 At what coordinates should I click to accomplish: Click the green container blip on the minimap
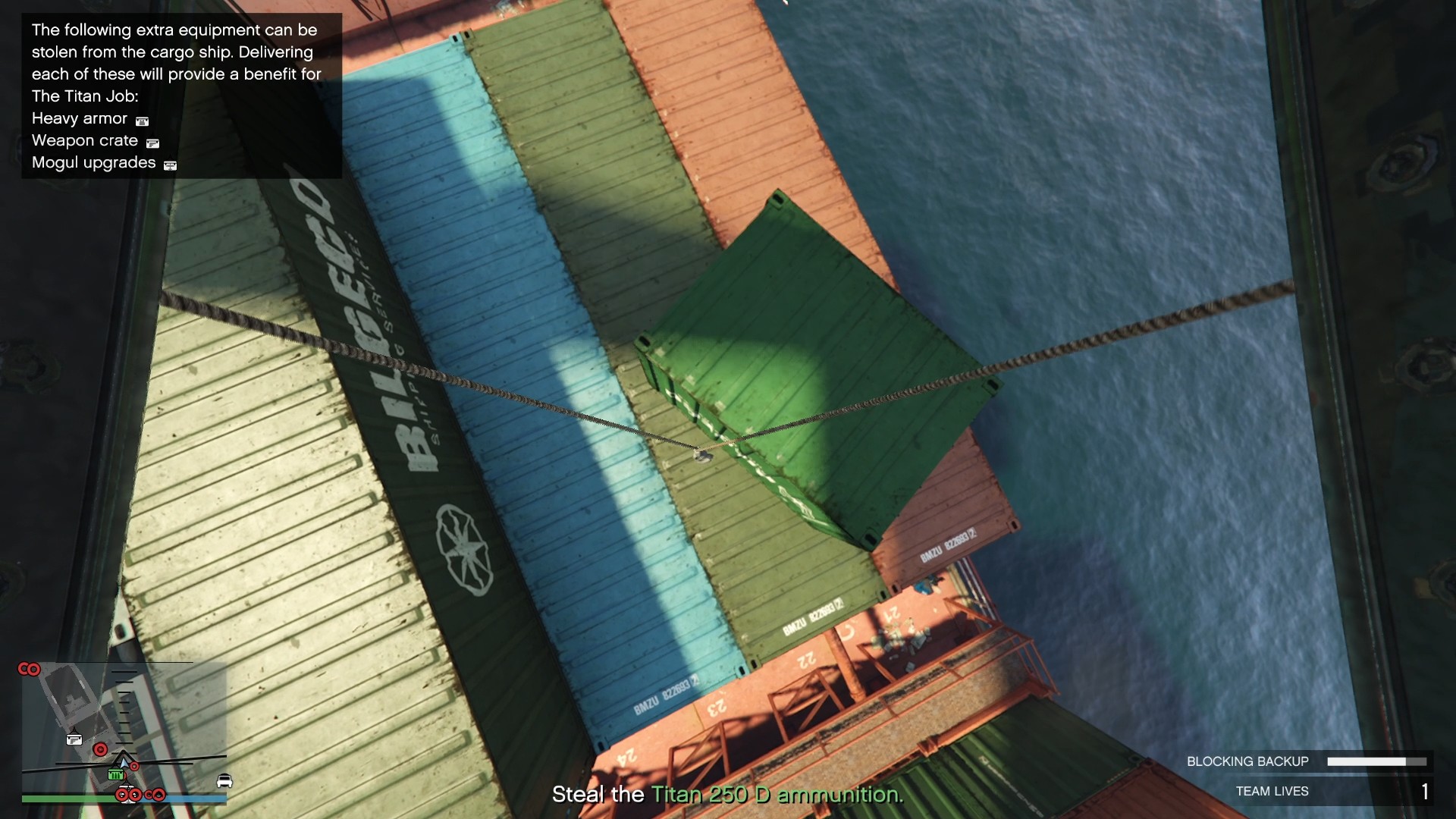tap(115, 775)
